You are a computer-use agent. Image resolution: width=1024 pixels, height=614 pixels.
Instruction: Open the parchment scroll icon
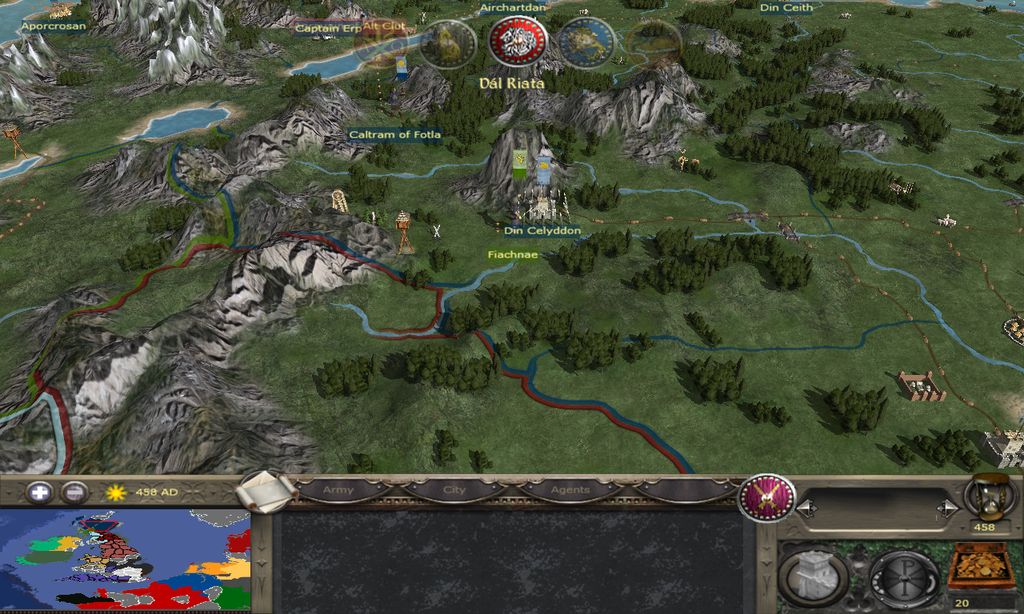tap(266, 491)
